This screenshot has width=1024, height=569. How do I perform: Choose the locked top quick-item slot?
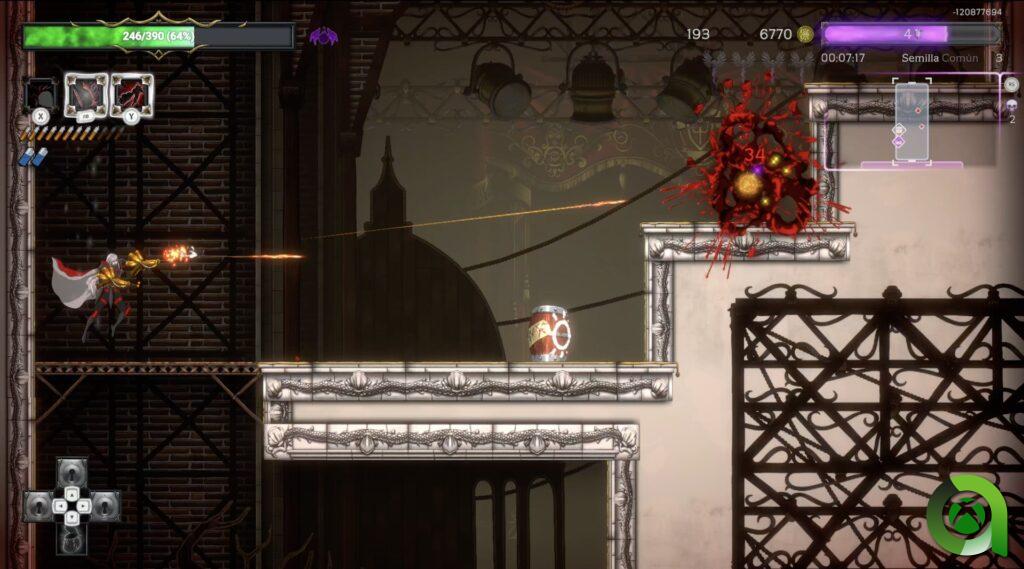71,473
